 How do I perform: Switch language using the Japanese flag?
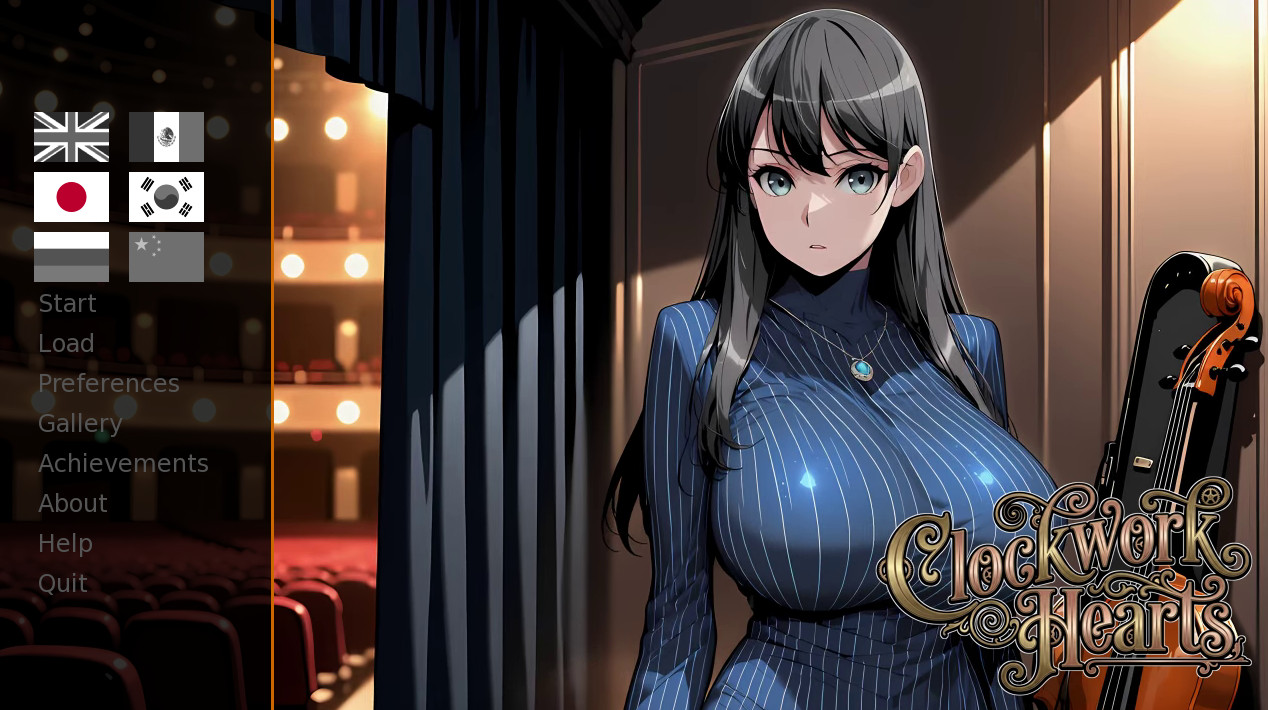[x=71, y=197]
